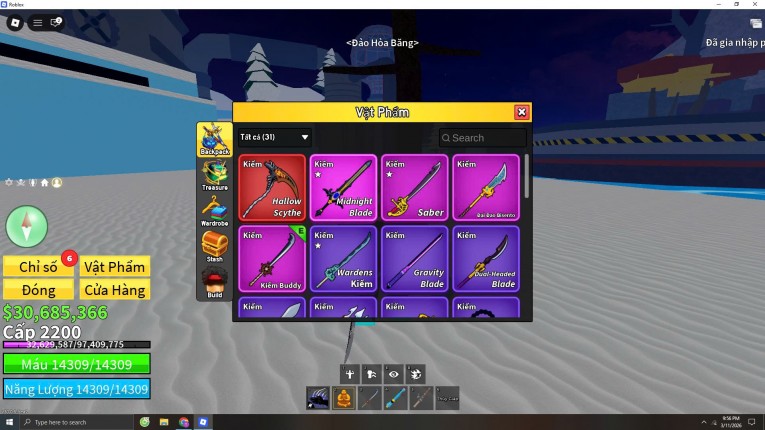Open the Tất cả (31) filter dropdown
Viewport: 765px width, 430px height.
[x=275, y=137]
